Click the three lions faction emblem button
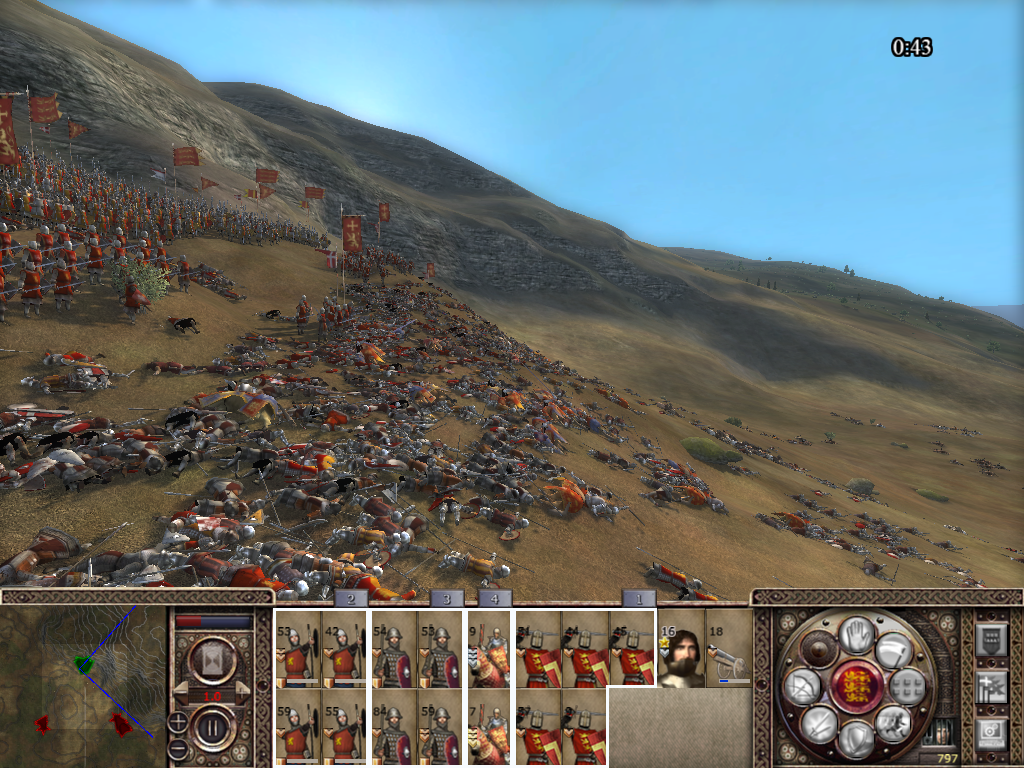This screenshot has width=1024, height=768. [856, 687]
